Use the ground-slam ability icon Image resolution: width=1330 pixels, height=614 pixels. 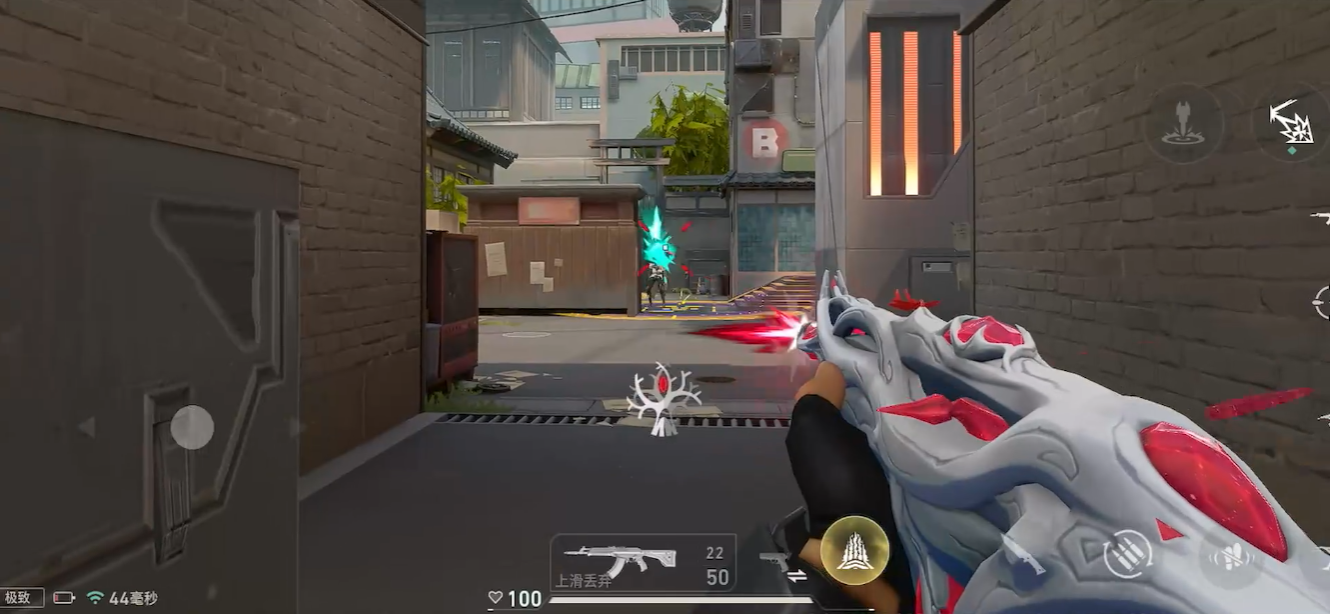coord(1184,123)
